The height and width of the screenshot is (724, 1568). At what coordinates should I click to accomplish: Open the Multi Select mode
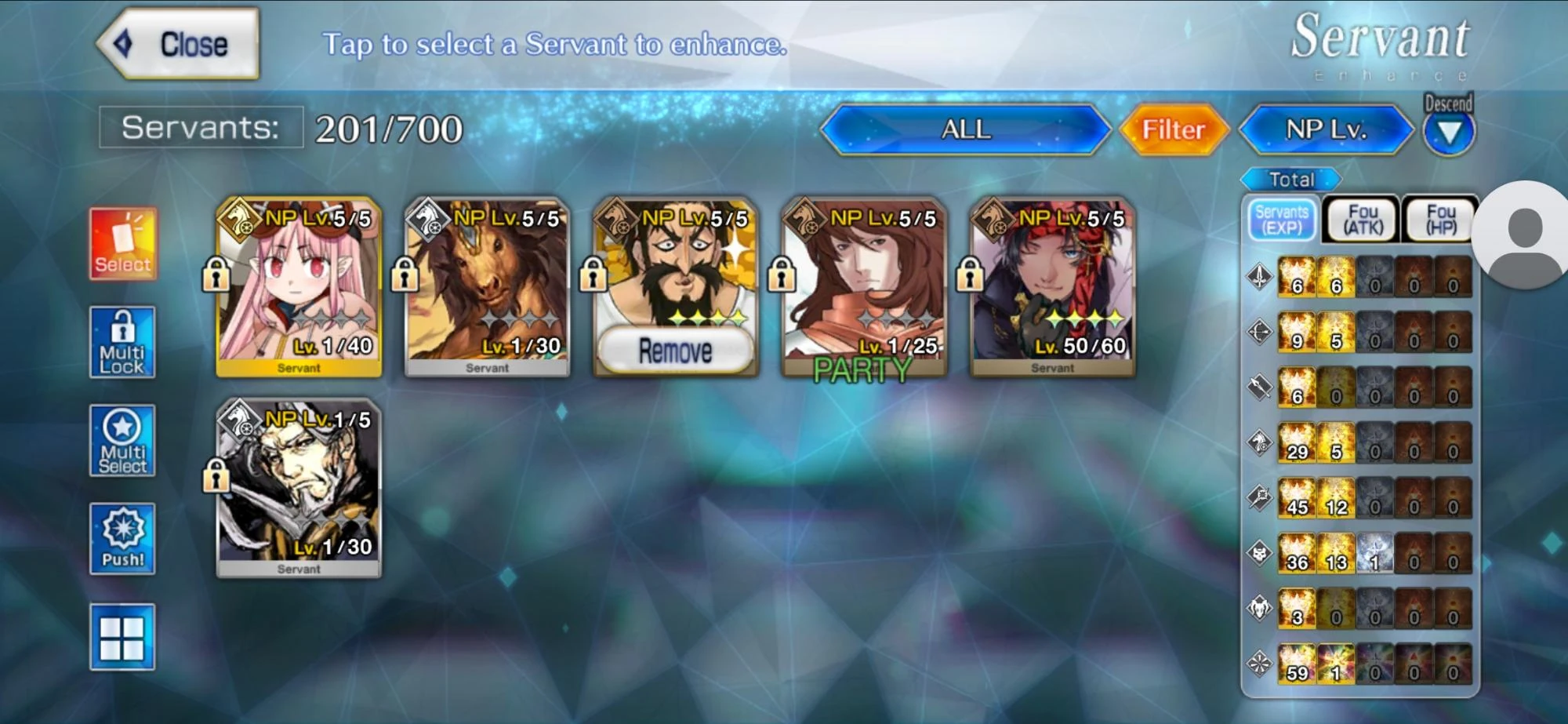[122, 442]
